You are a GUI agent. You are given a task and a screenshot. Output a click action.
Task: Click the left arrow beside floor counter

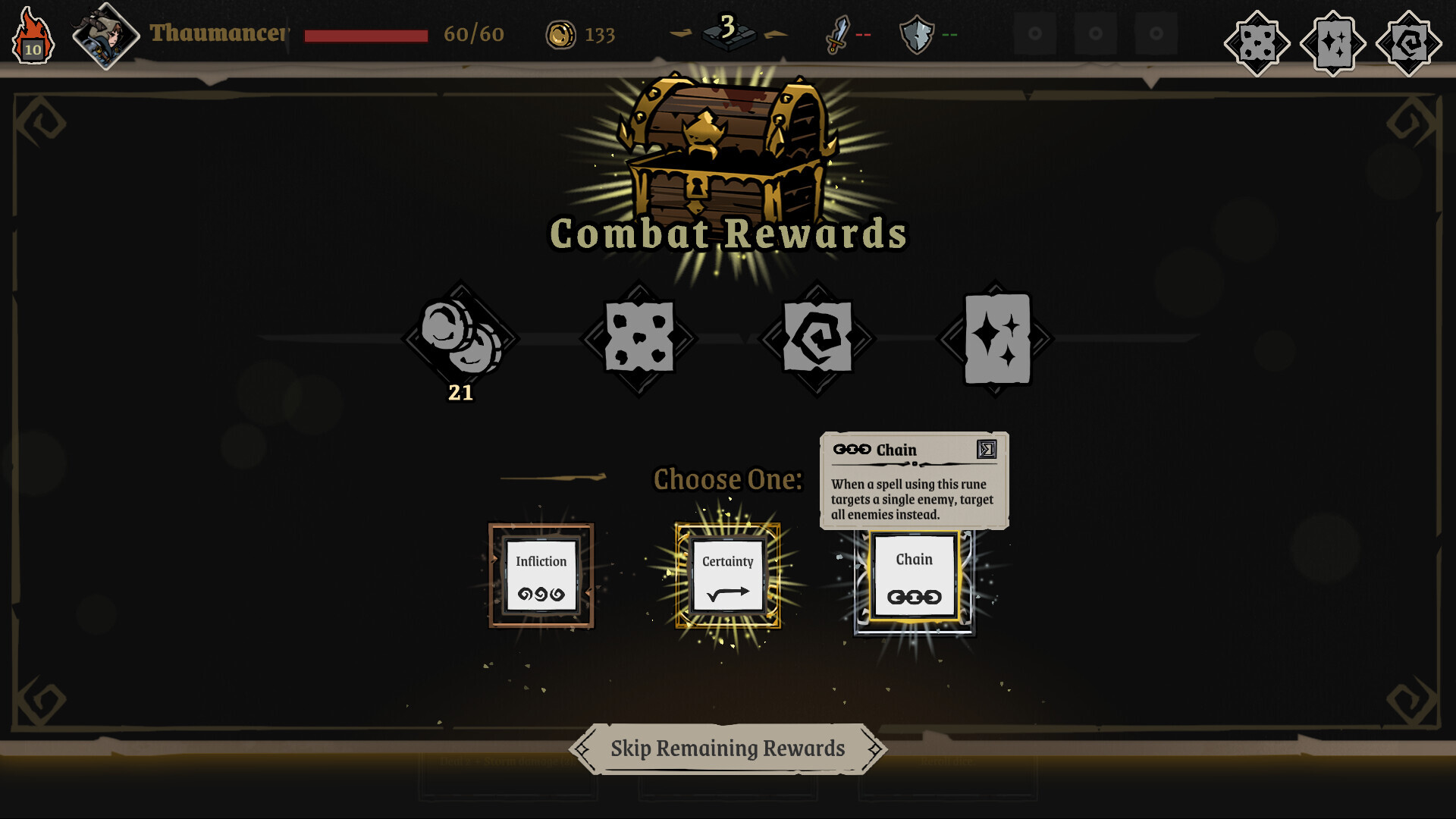coord(681,33)
